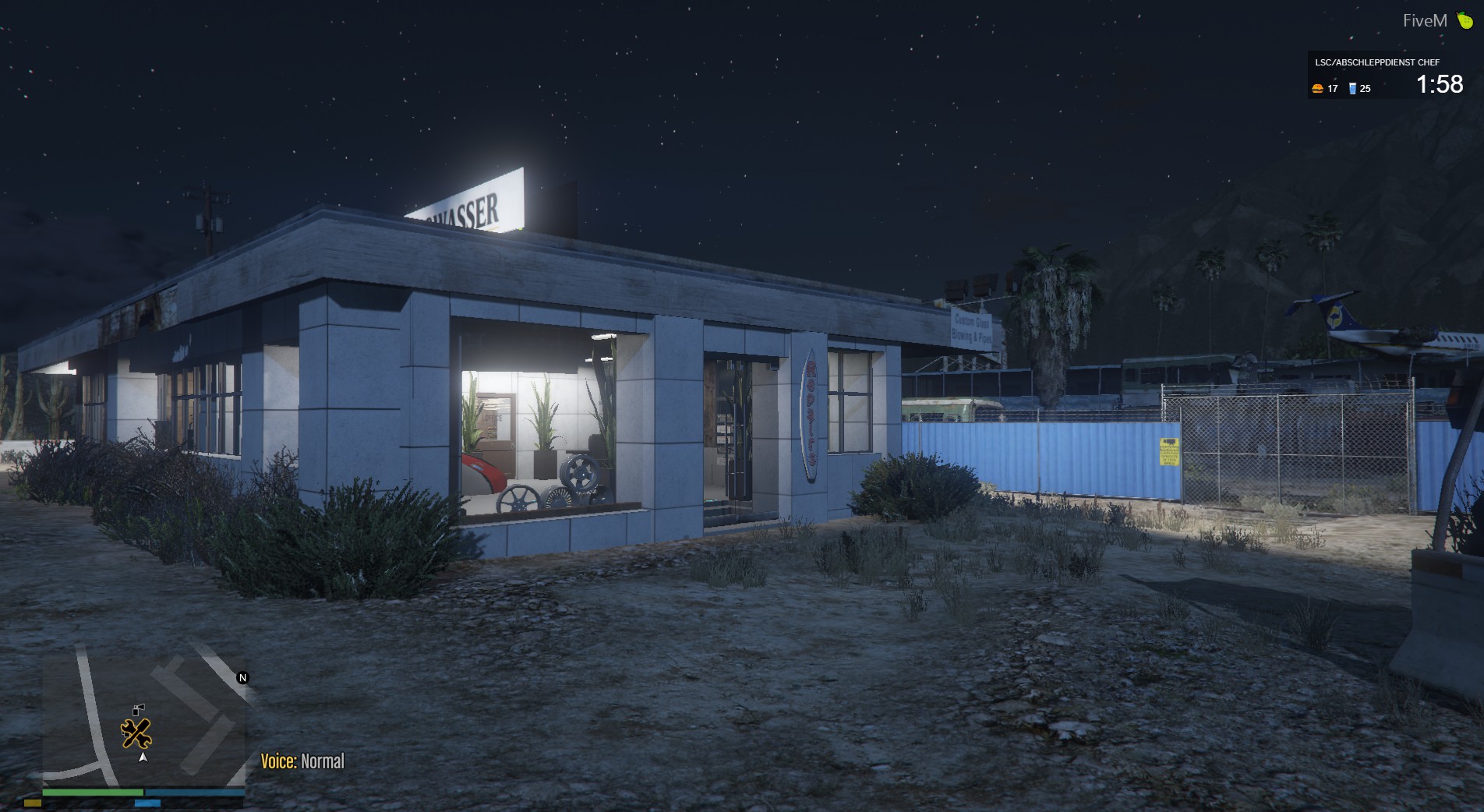This screenshot has height=812, width=1484.
Task: Click the north 'N' compass marker on the minimap
Action: (x=242, y=677)
